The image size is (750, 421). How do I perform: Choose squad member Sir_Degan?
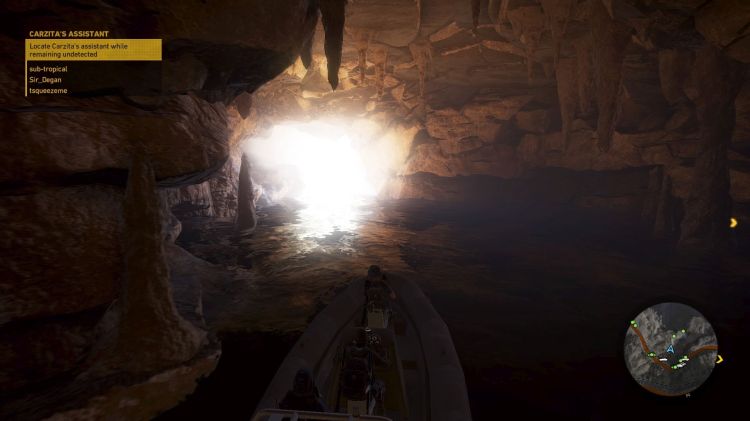(47, 79)
